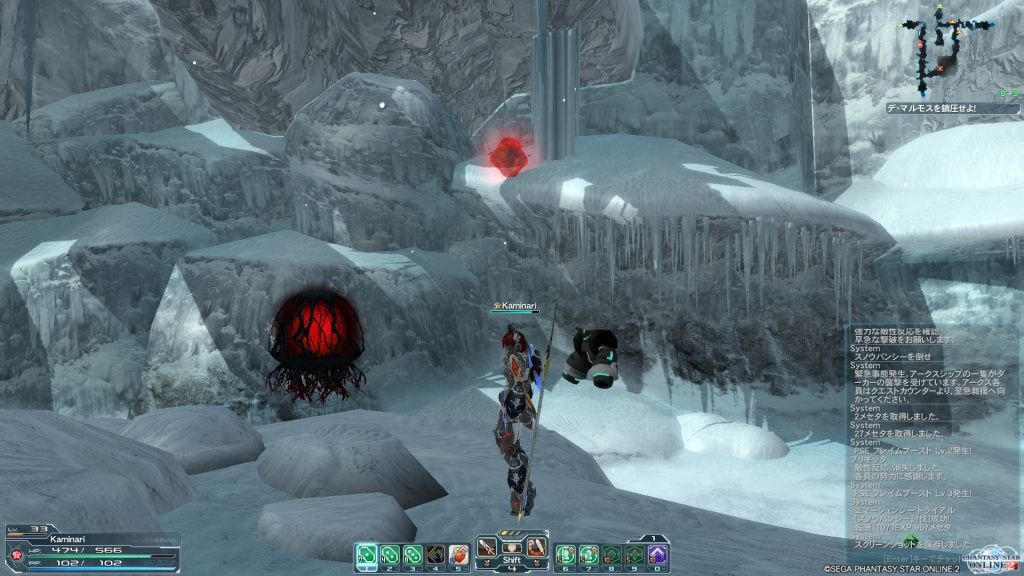Open the system chat log panel
The width and height of the screenshot is (1024, 576).
pyautogui.click(x=928, y=430)
